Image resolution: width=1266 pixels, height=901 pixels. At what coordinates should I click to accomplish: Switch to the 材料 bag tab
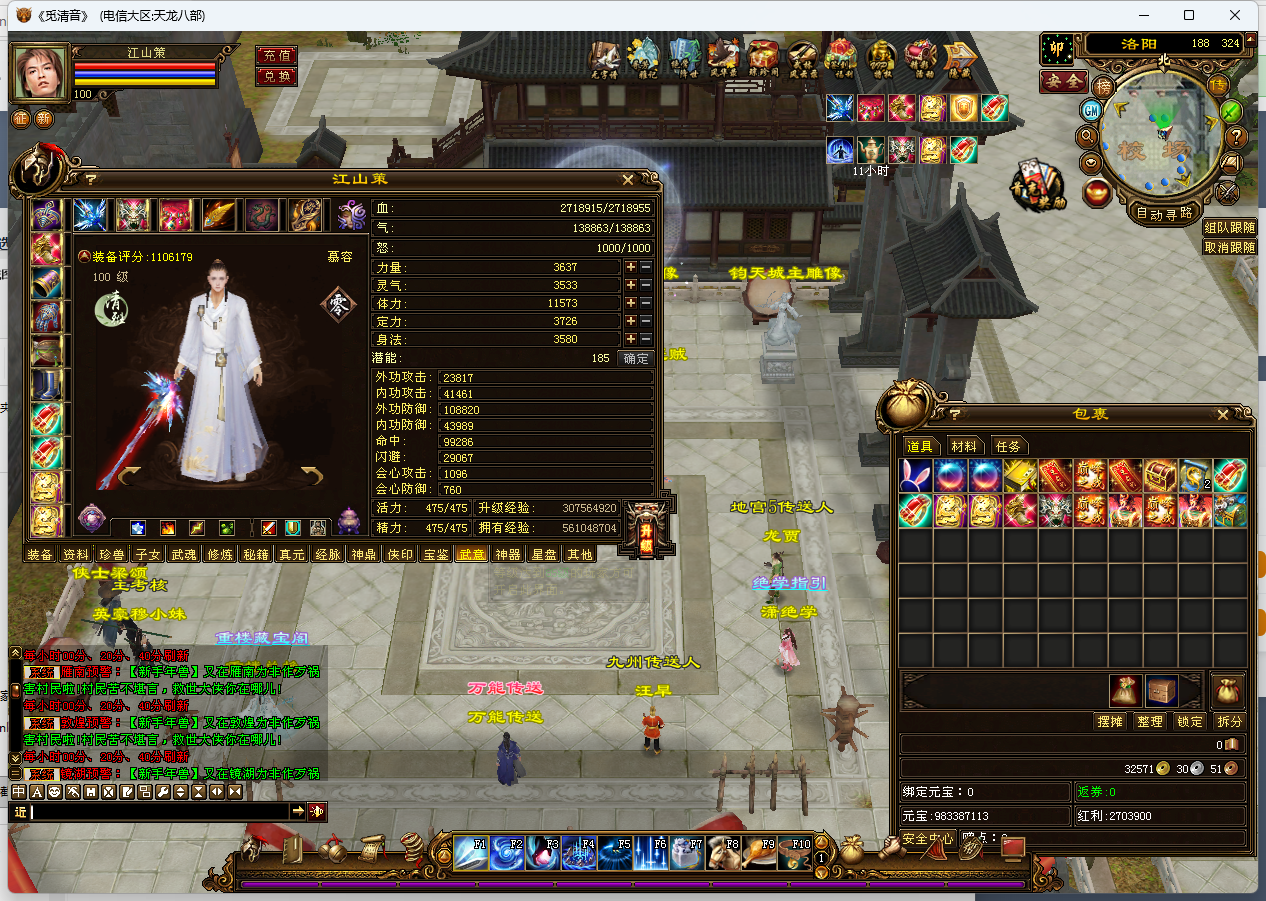(965, 446)
